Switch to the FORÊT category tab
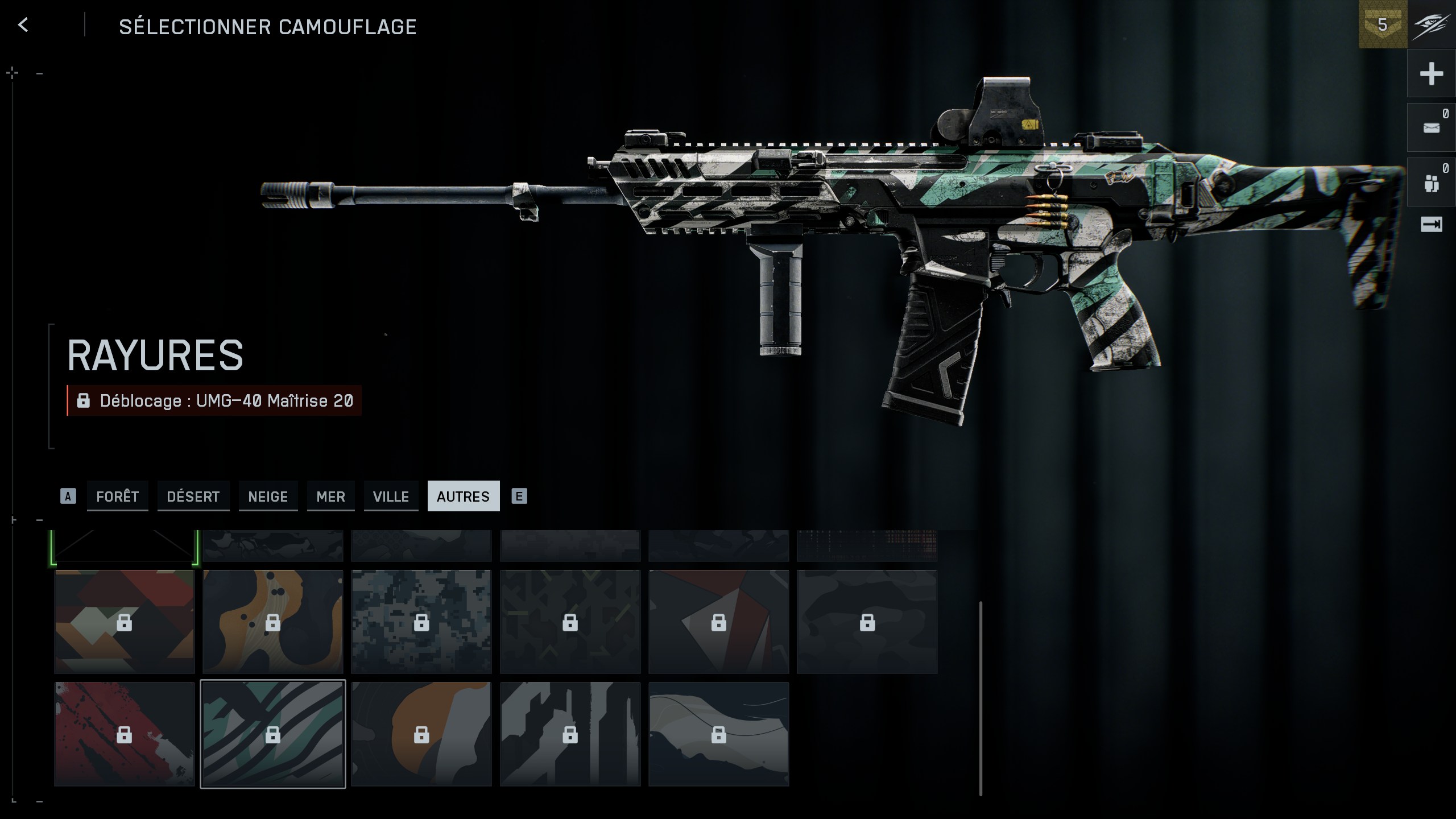The height and width of the screenshot is (819, 1456). click(x=117, y=496)
